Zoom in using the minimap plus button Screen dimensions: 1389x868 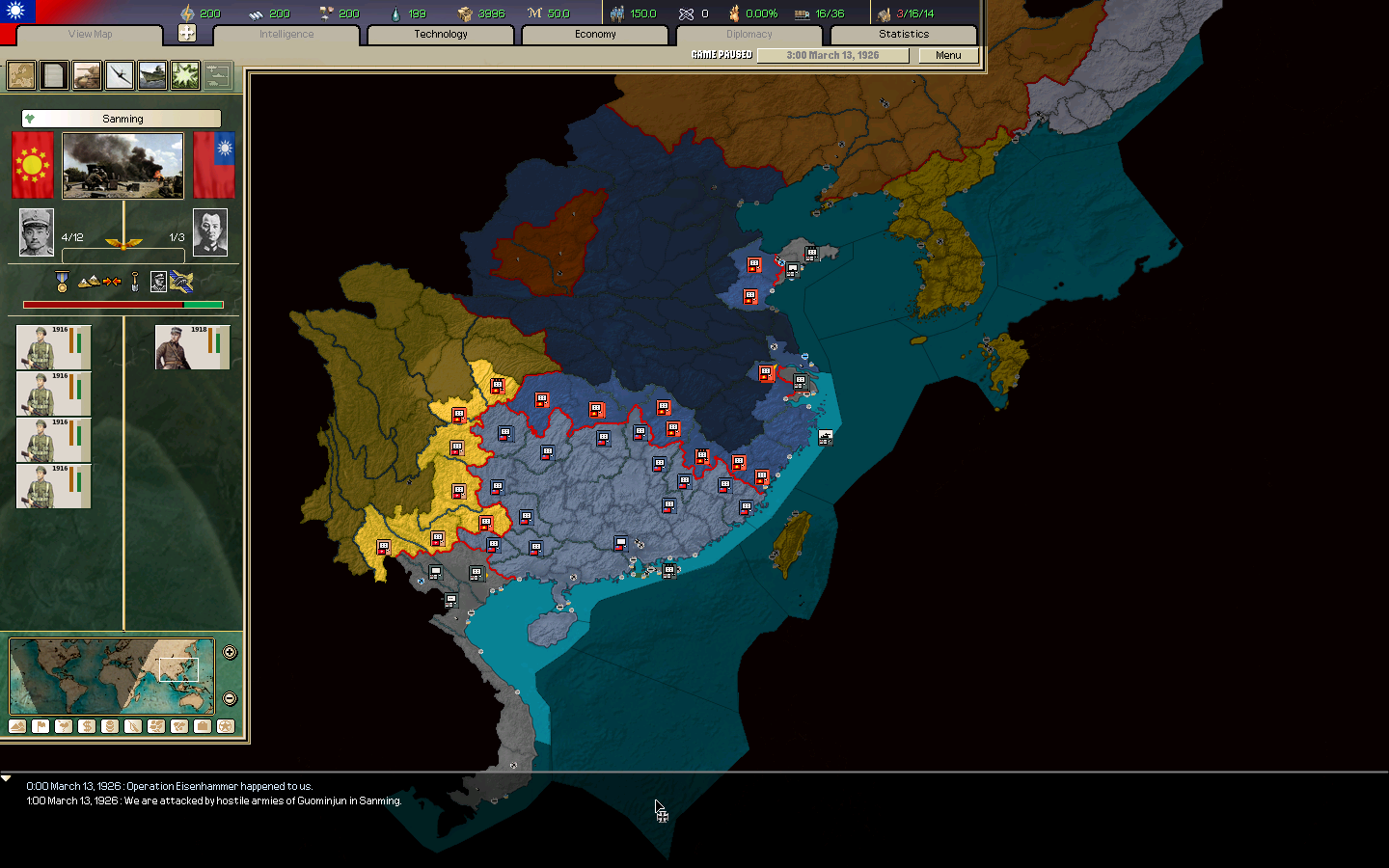coord(229,652)
